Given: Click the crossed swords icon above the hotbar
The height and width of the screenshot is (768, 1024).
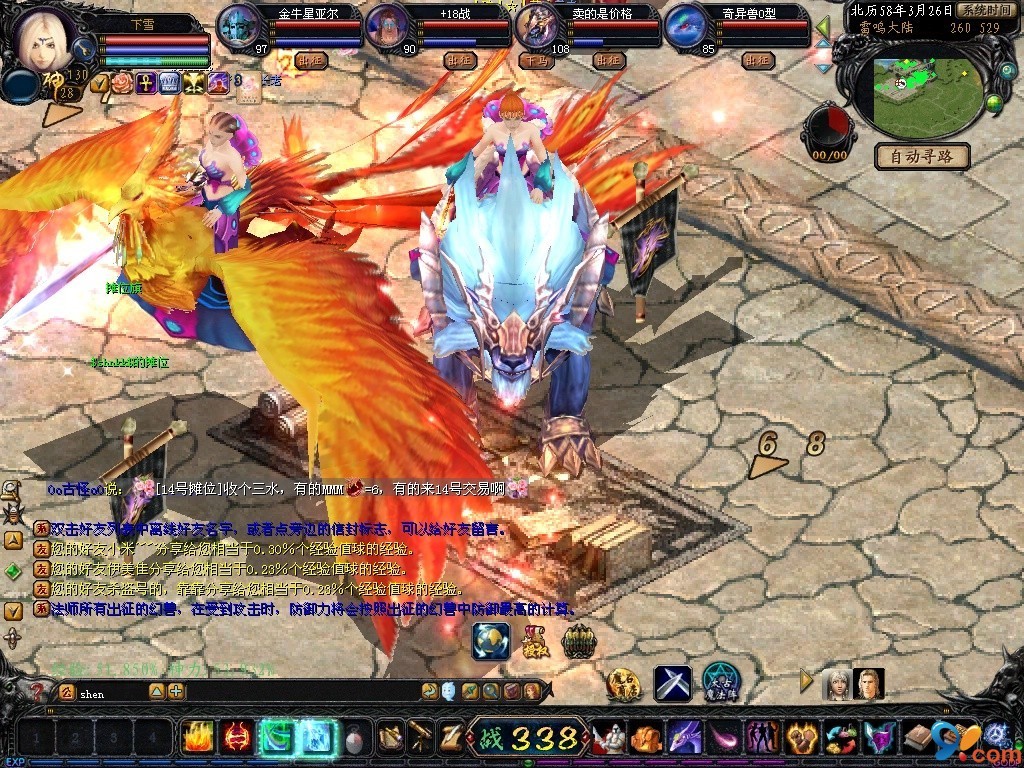Looking at the screenshot, I should click(672, 682).
